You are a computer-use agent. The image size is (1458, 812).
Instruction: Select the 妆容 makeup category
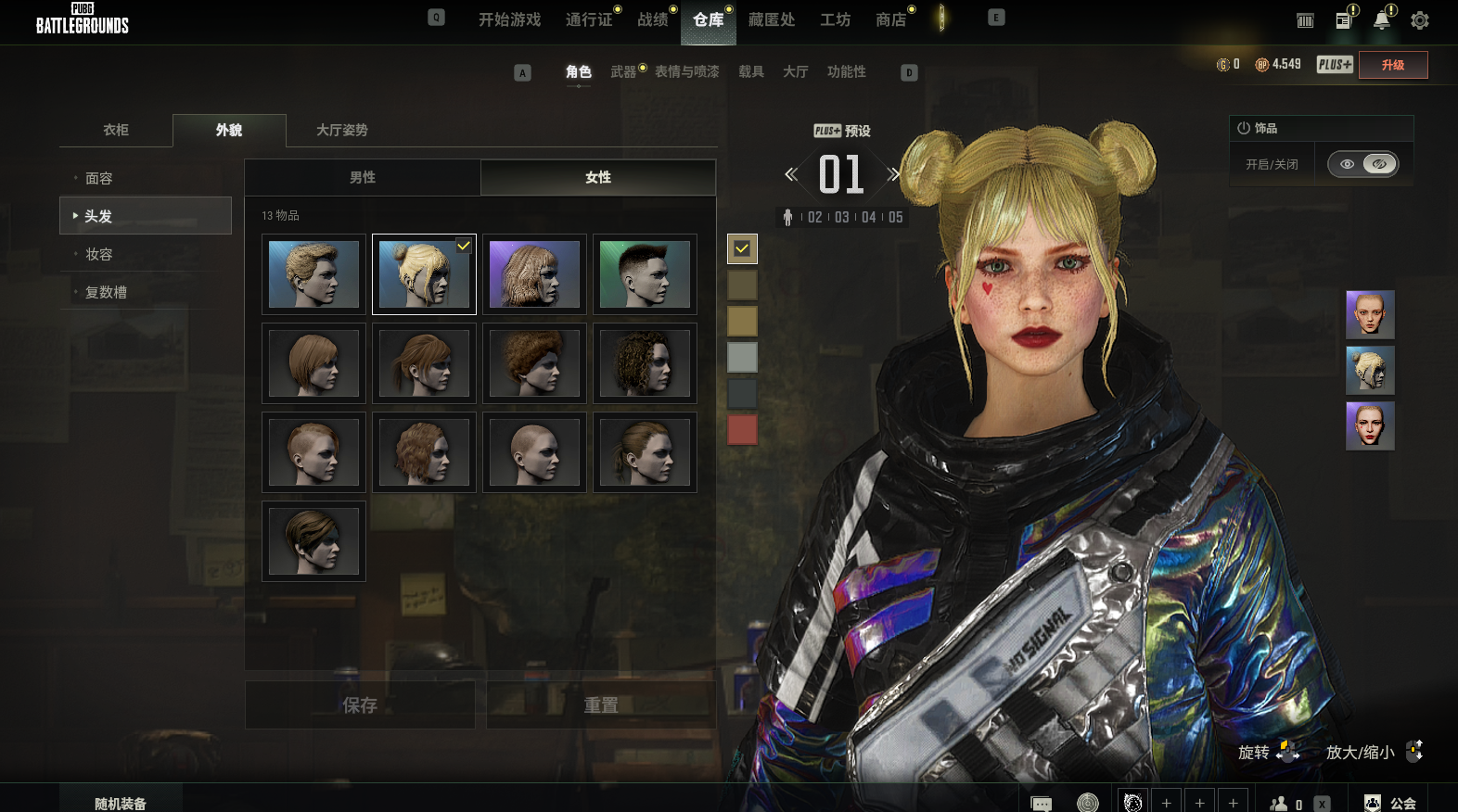click(99, 254)
